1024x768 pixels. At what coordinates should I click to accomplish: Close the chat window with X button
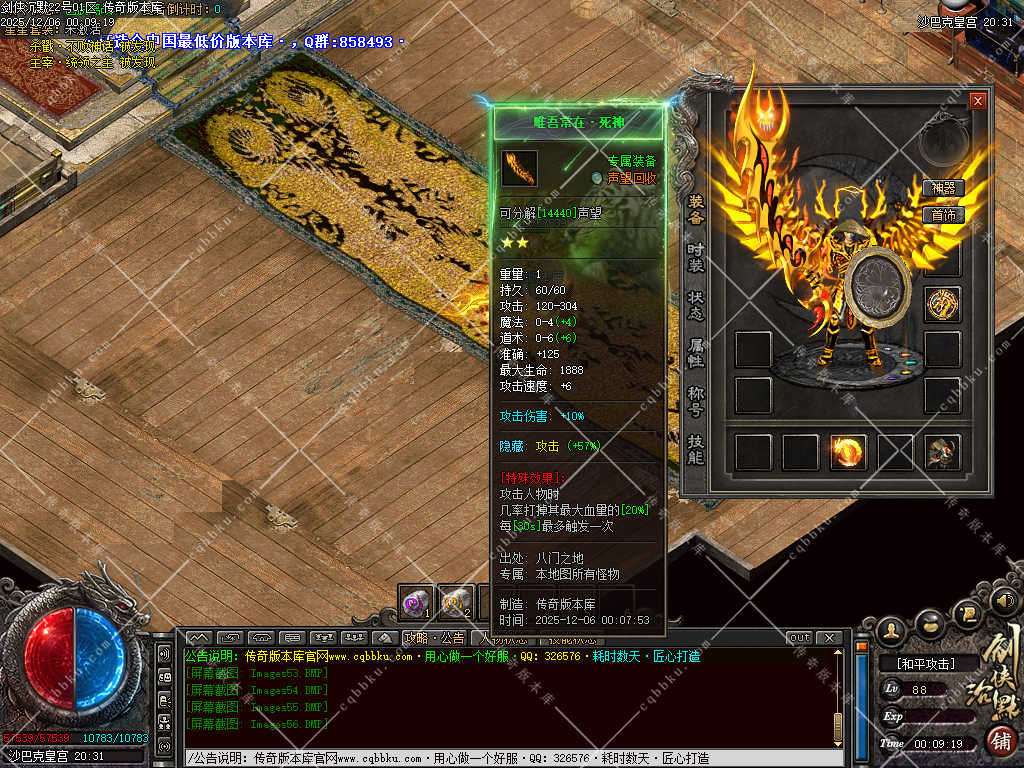point(828,638)
